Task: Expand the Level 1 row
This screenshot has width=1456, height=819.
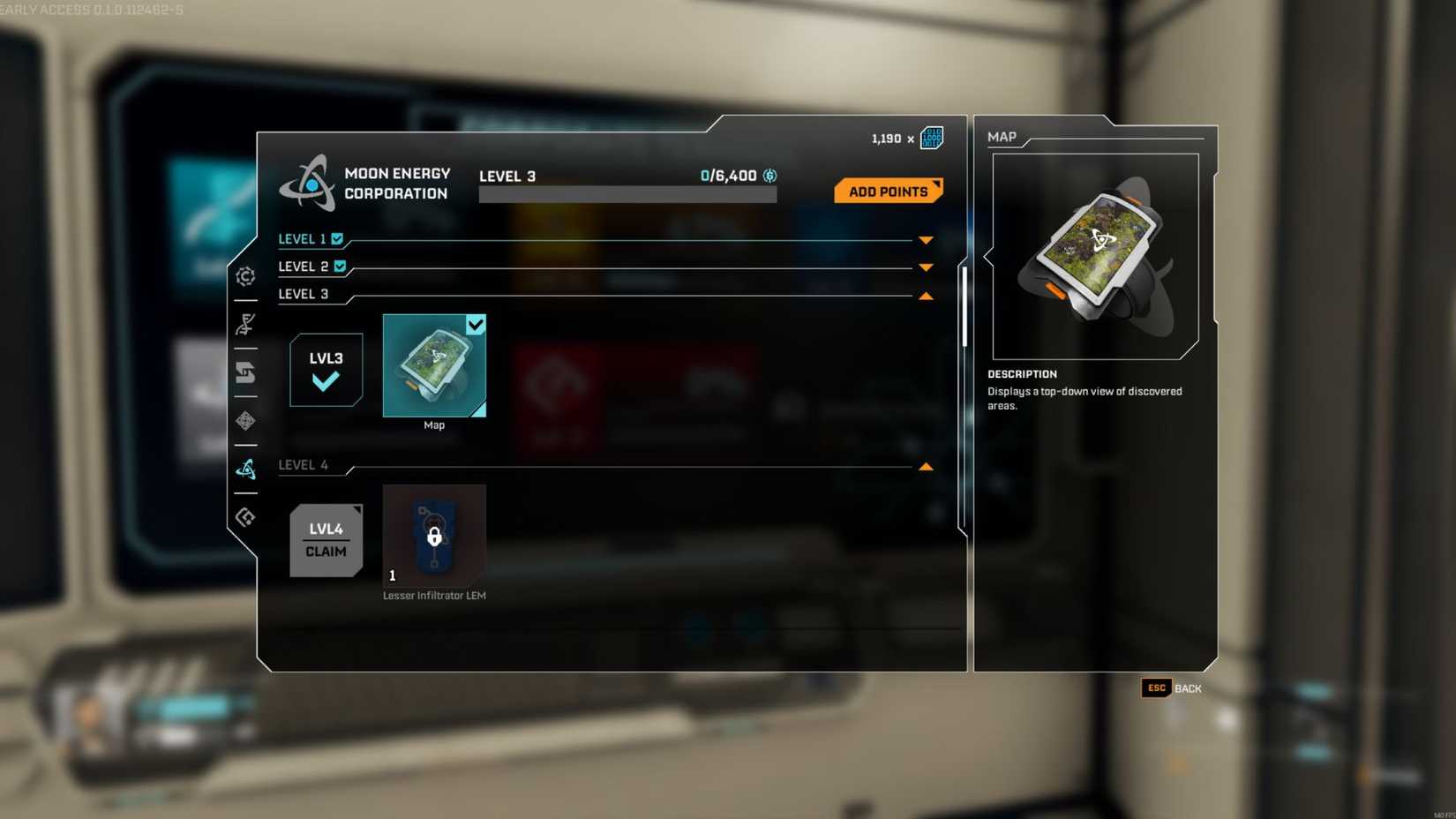Action: (x=925, y=239)
